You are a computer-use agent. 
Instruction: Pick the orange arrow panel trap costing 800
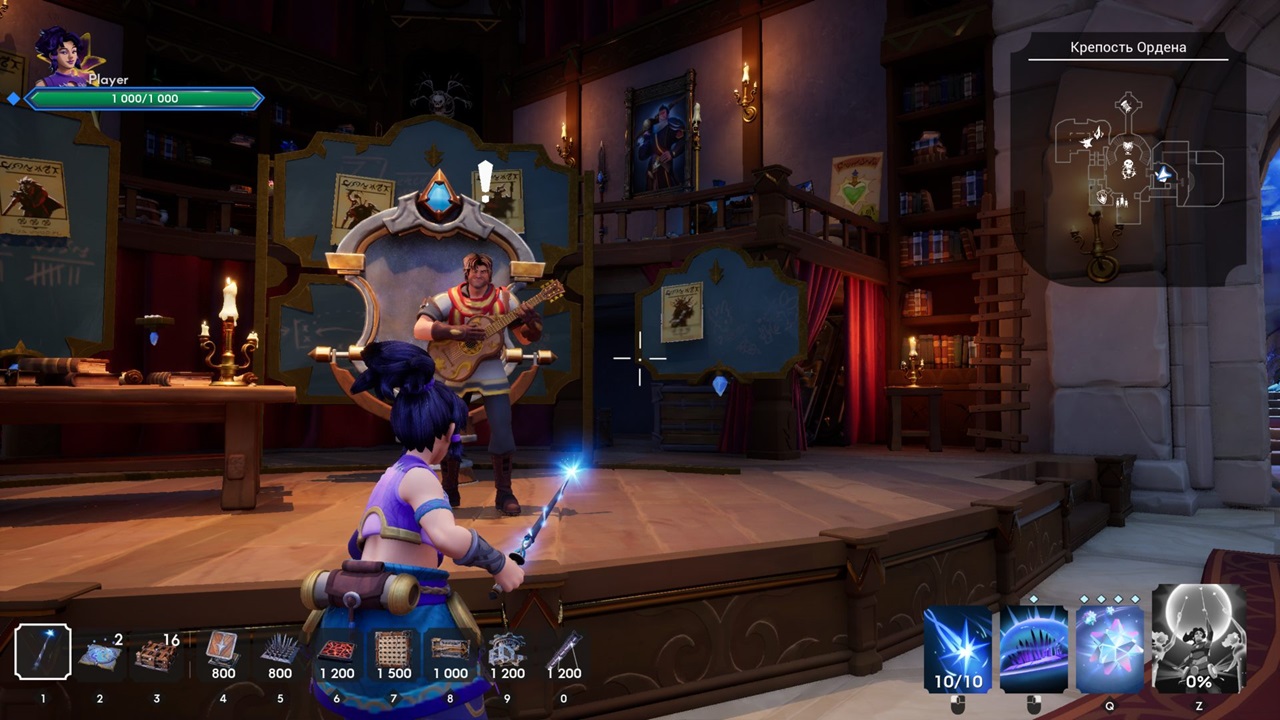[223, 652]
